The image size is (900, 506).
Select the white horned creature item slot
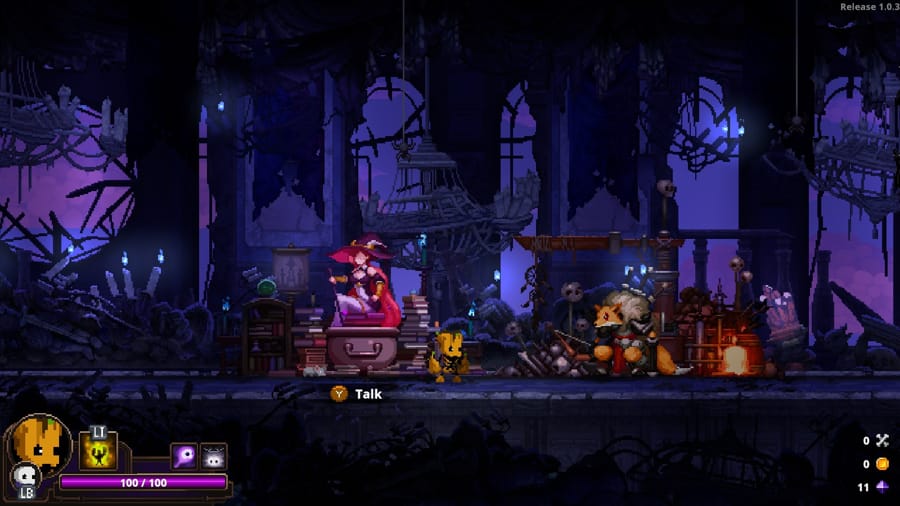[x=213, y=456]
